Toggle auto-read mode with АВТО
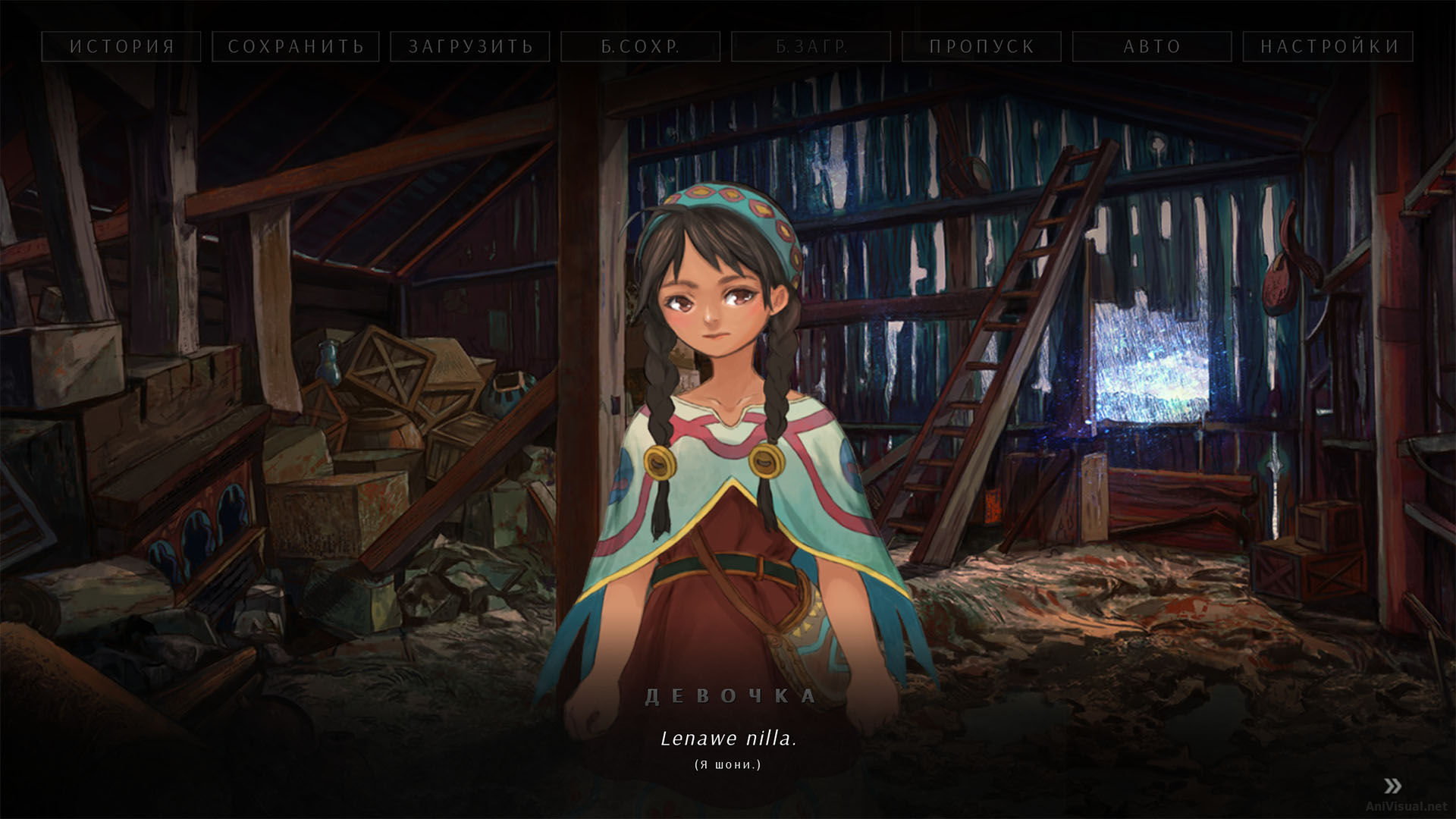The height and width of the screenshot is (819, 1456). tap(1151, 46)
